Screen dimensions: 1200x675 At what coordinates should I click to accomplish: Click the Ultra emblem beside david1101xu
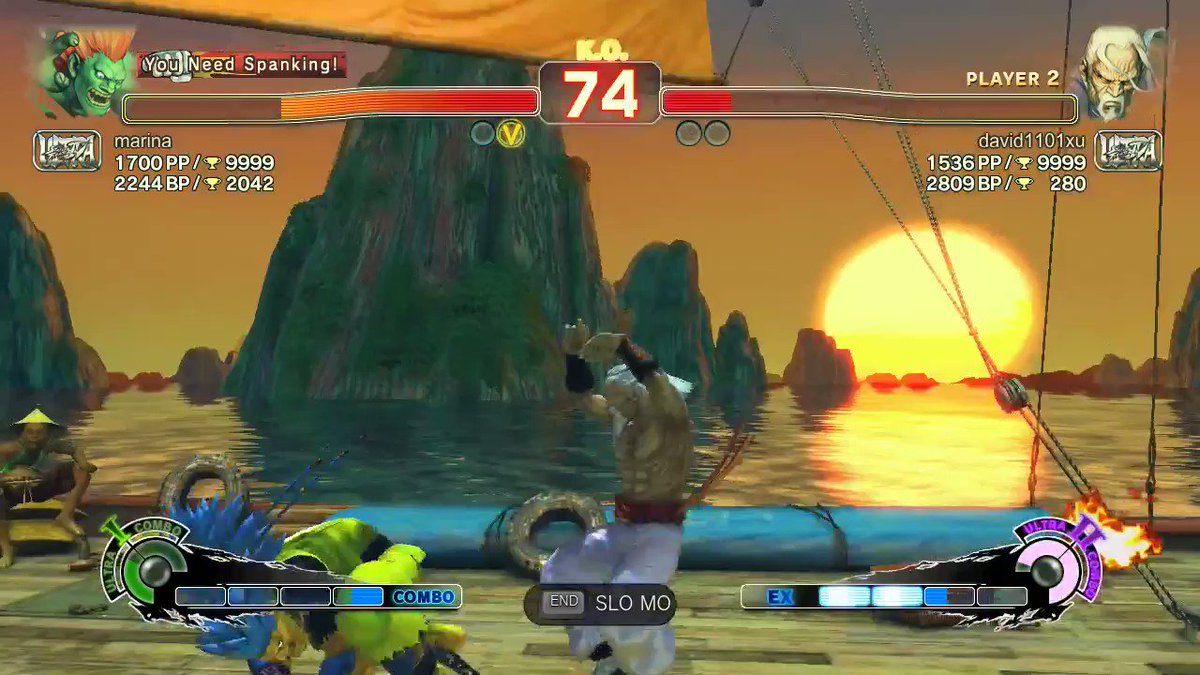[1127, 151]
